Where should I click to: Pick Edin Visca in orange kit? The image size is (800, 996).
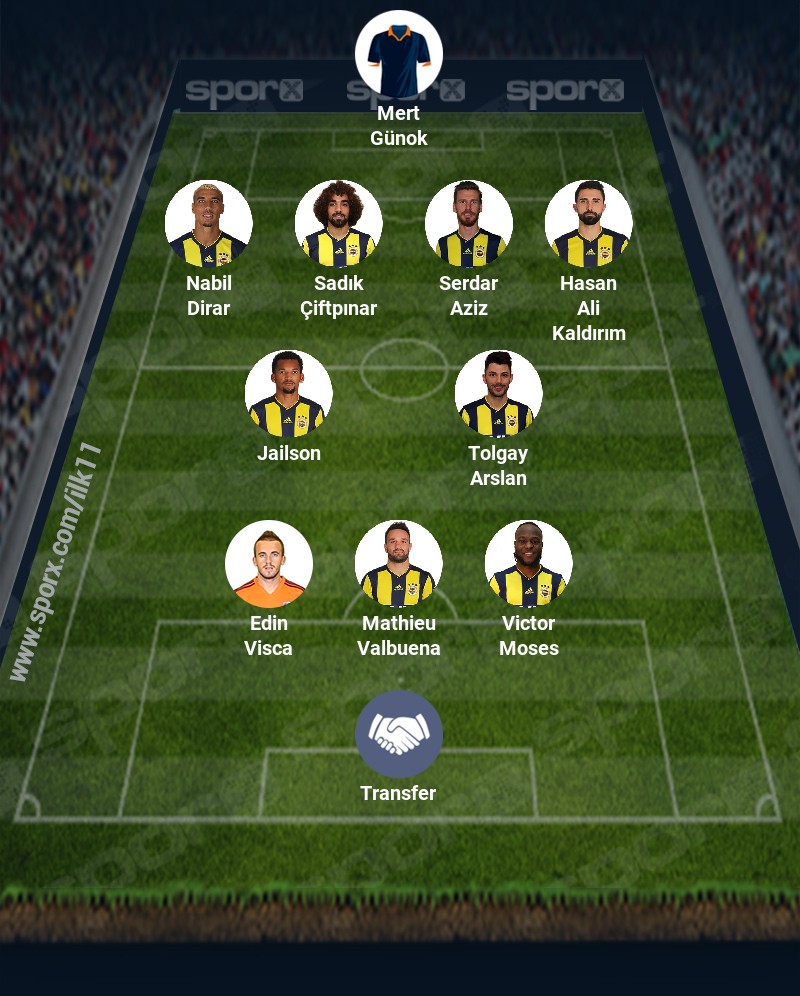click(269, 564)
